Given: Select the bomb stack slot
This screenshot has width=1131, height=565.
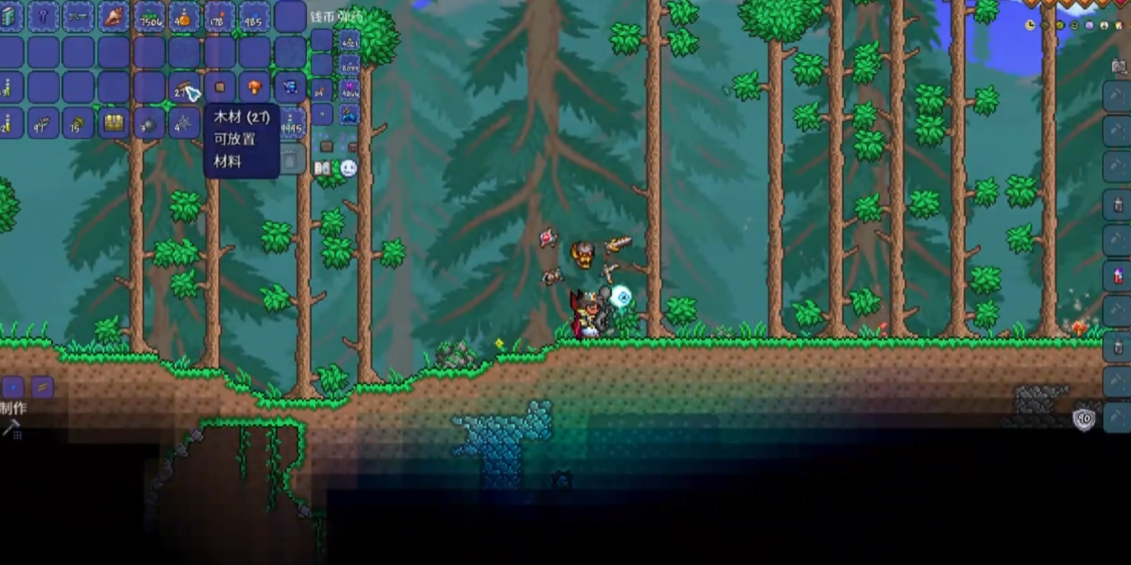Looking at the screenshot, I should click(x=149, y=123).
